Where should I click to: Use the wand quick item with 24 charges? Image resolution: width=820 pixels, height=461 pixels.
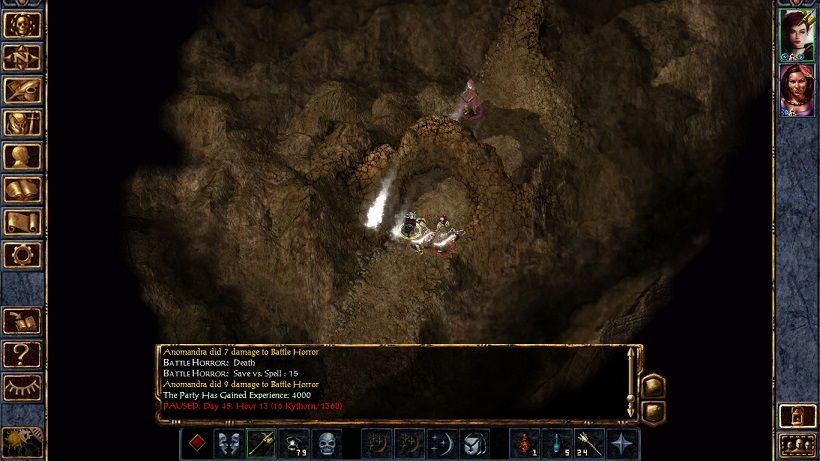pyautogui.click(x=589, y=443)
